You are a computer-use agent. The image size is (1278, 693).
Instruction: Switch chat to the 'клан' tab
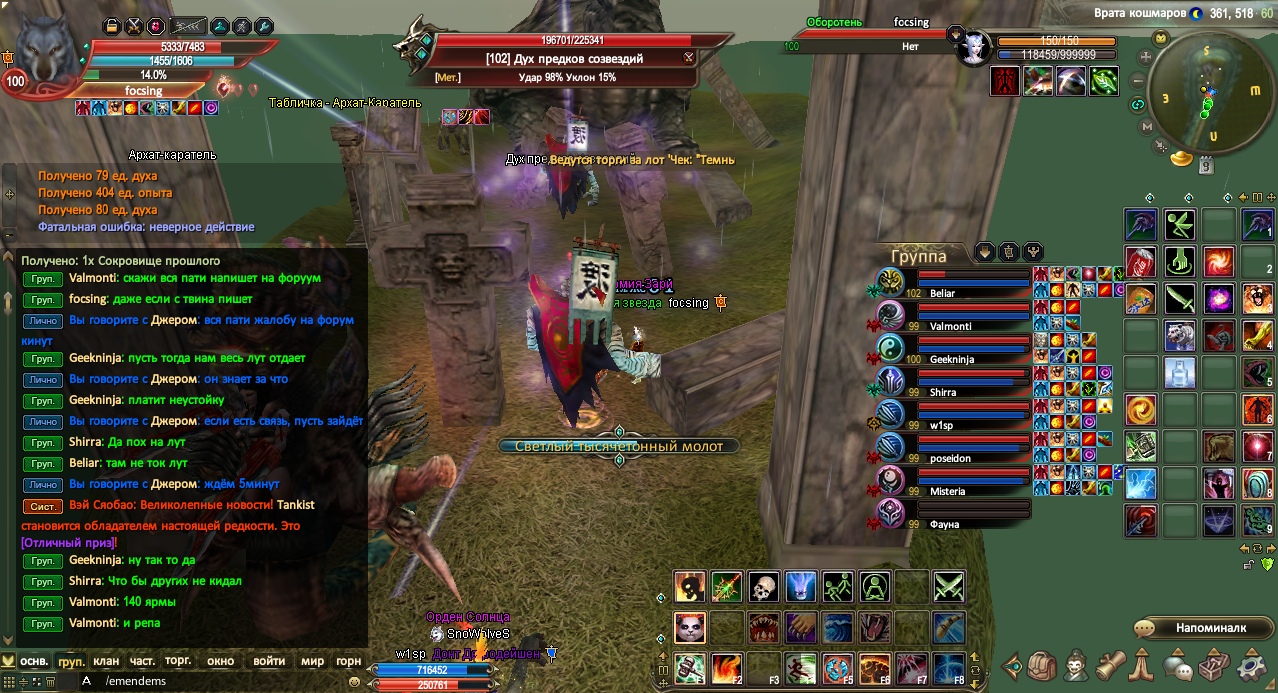tap(106, 661)
